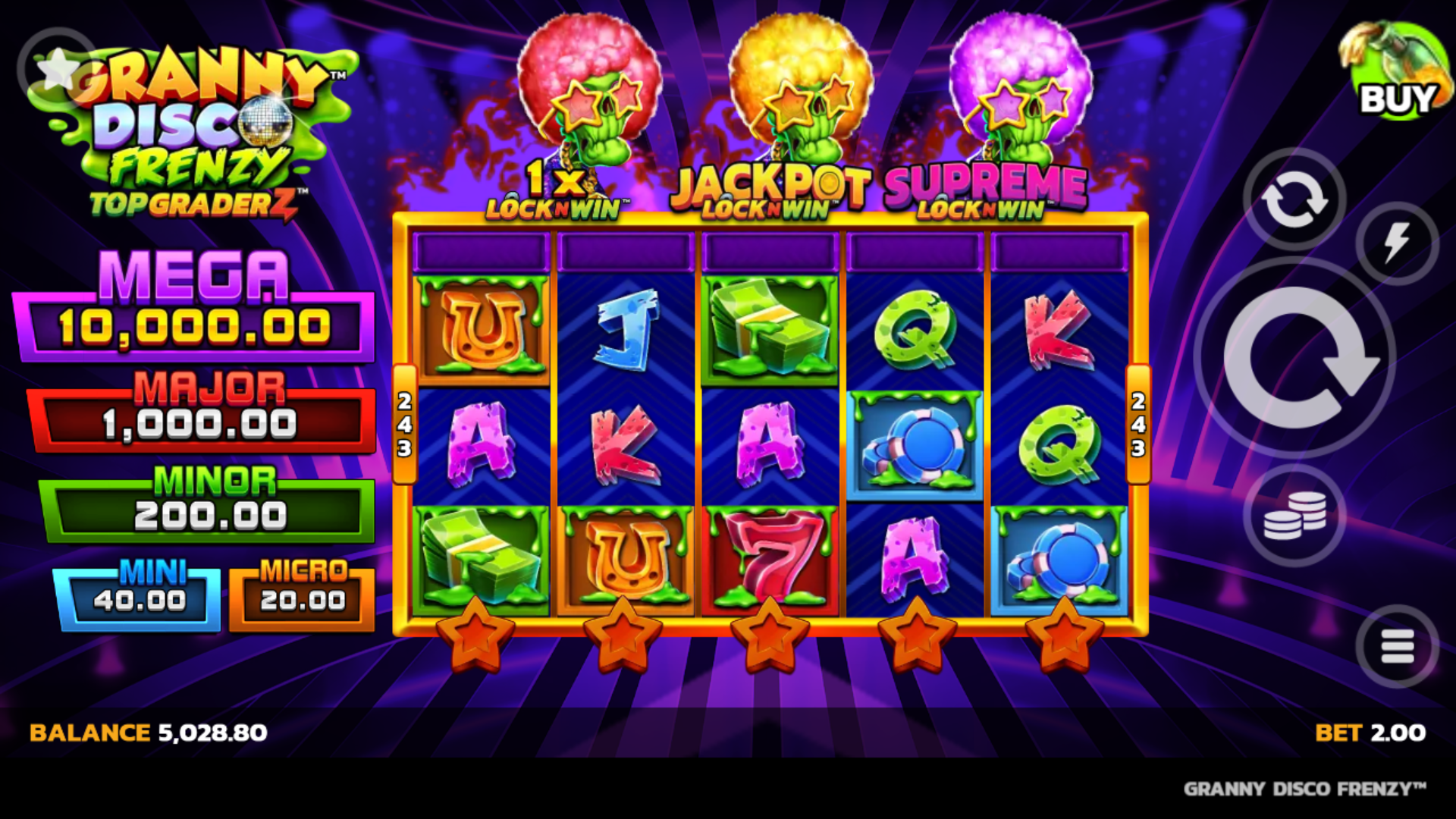Click the Balance 5,028.80 readout
Image resolution: width=1456 pixels, height=819 pixels.
pos(146,733)
